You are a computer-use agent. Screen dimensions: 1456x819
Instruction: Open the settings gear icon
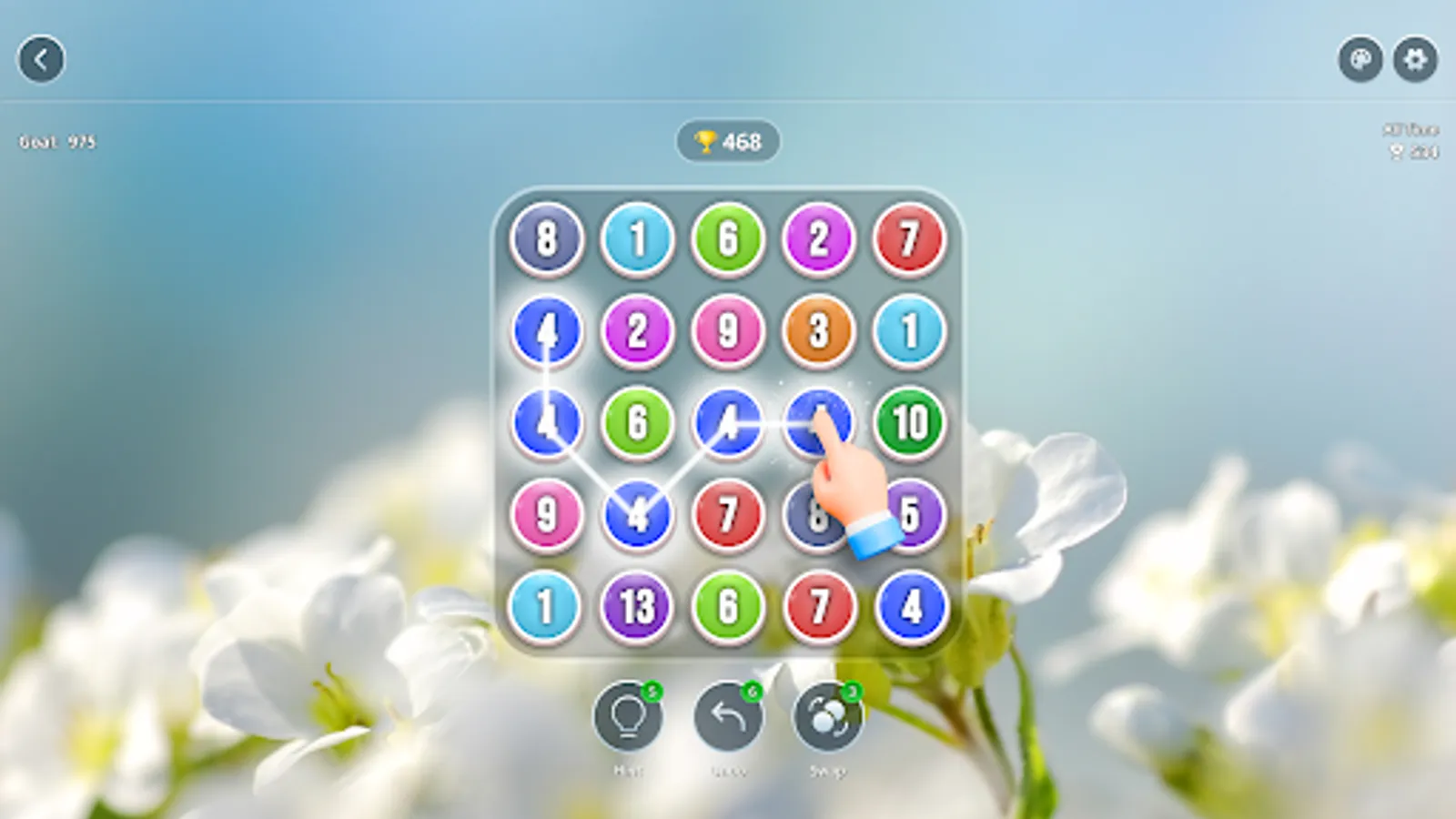tap(1416, 60)
